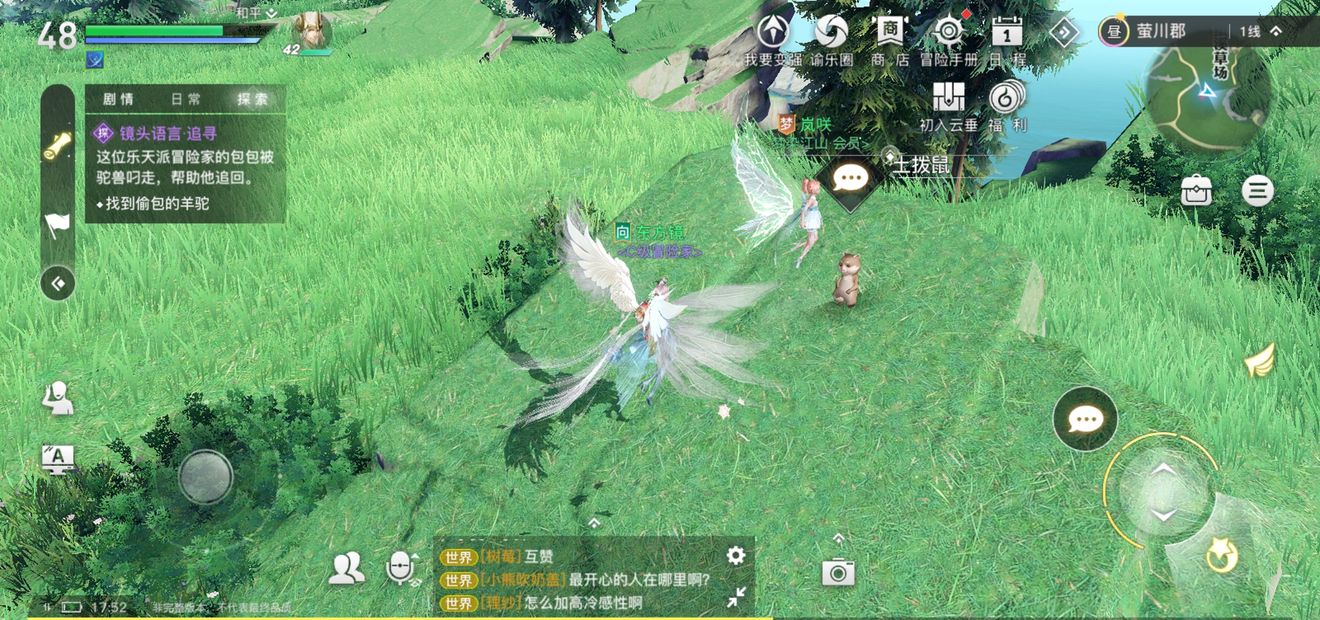Screen dimensions: 1320x620
Task: Open the 初入云垂 event icon
Action: [x=948, y=99]
